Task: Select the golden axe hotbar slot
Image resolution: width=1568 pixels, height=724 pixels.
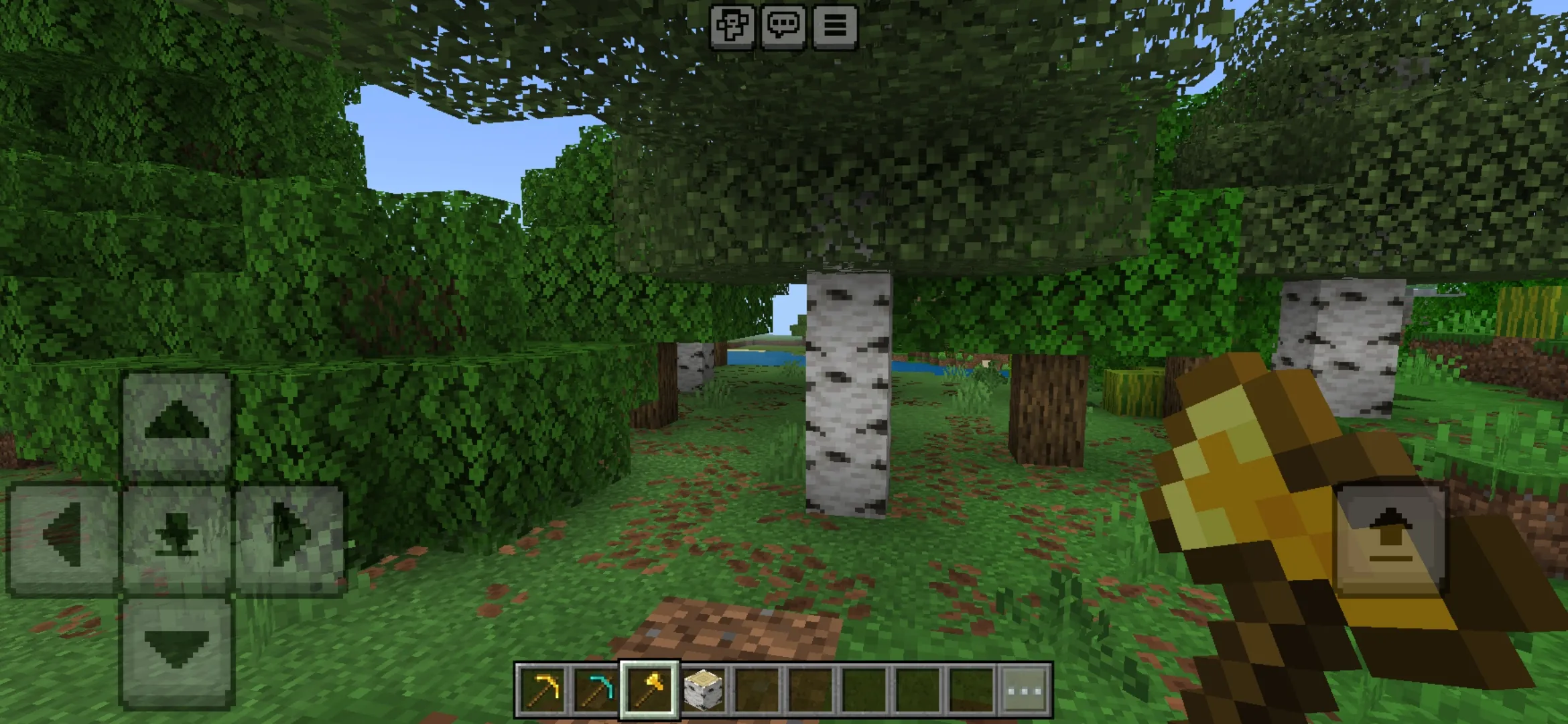Action: click(x=649, y=689)
